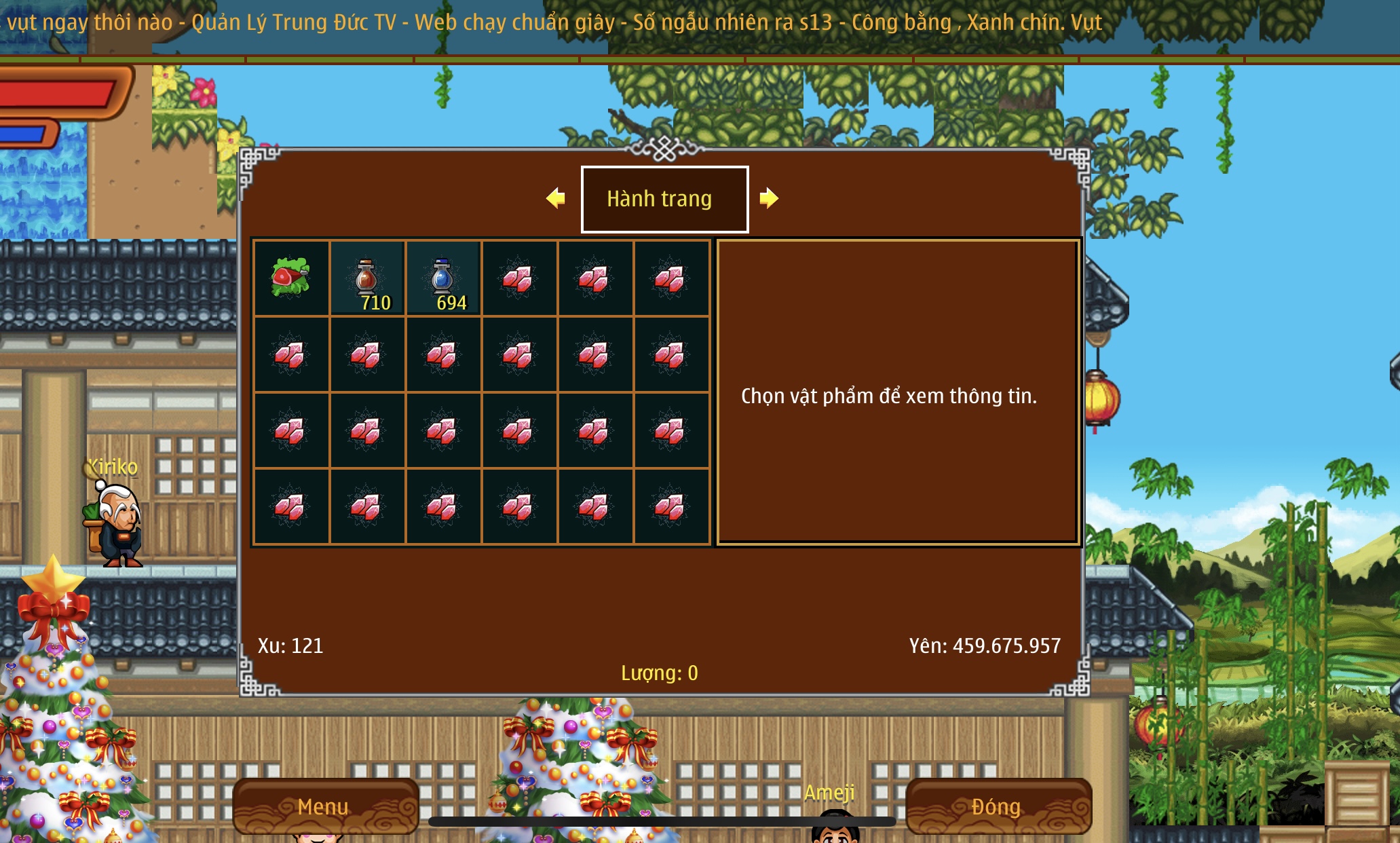Image resolution: width=1400 pixels, height=843 pixels.
Task: Open the Menu button
Action: 324,806
